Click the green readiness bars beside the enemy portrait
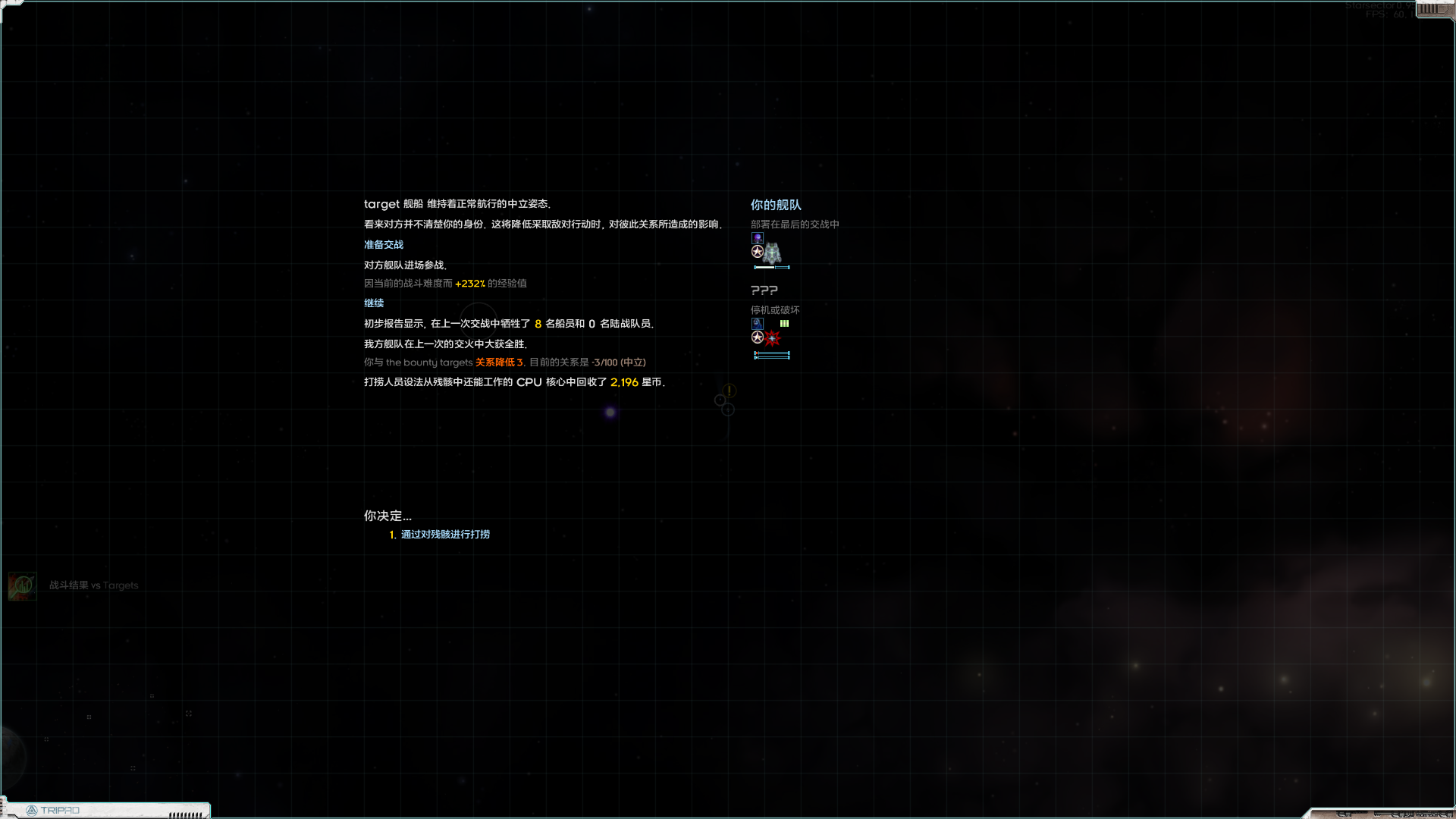This screenshot has height=819, width=1456. click(784, 323)
